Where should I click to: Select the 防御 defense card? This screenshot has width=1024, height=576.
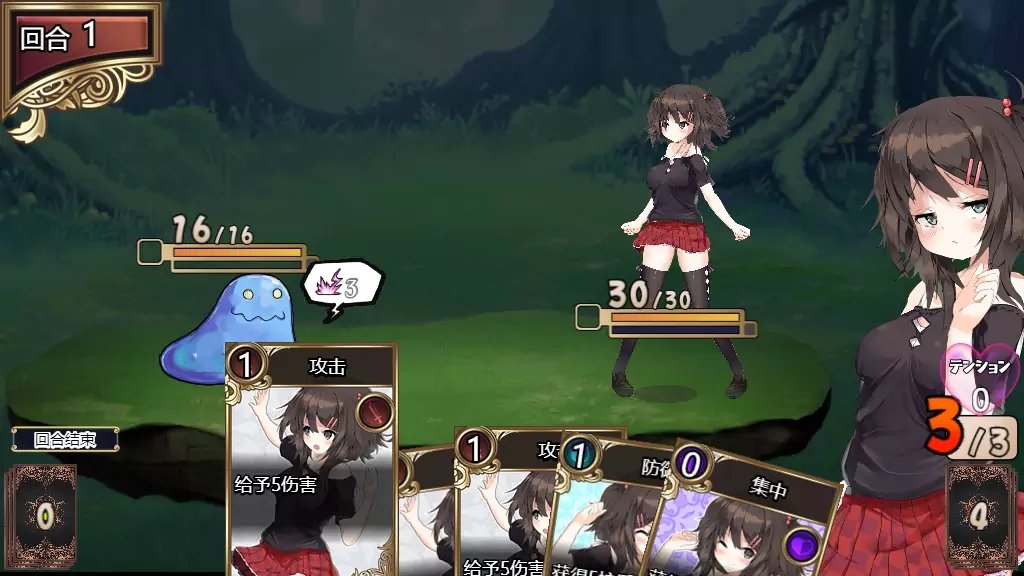coord(615,510)
